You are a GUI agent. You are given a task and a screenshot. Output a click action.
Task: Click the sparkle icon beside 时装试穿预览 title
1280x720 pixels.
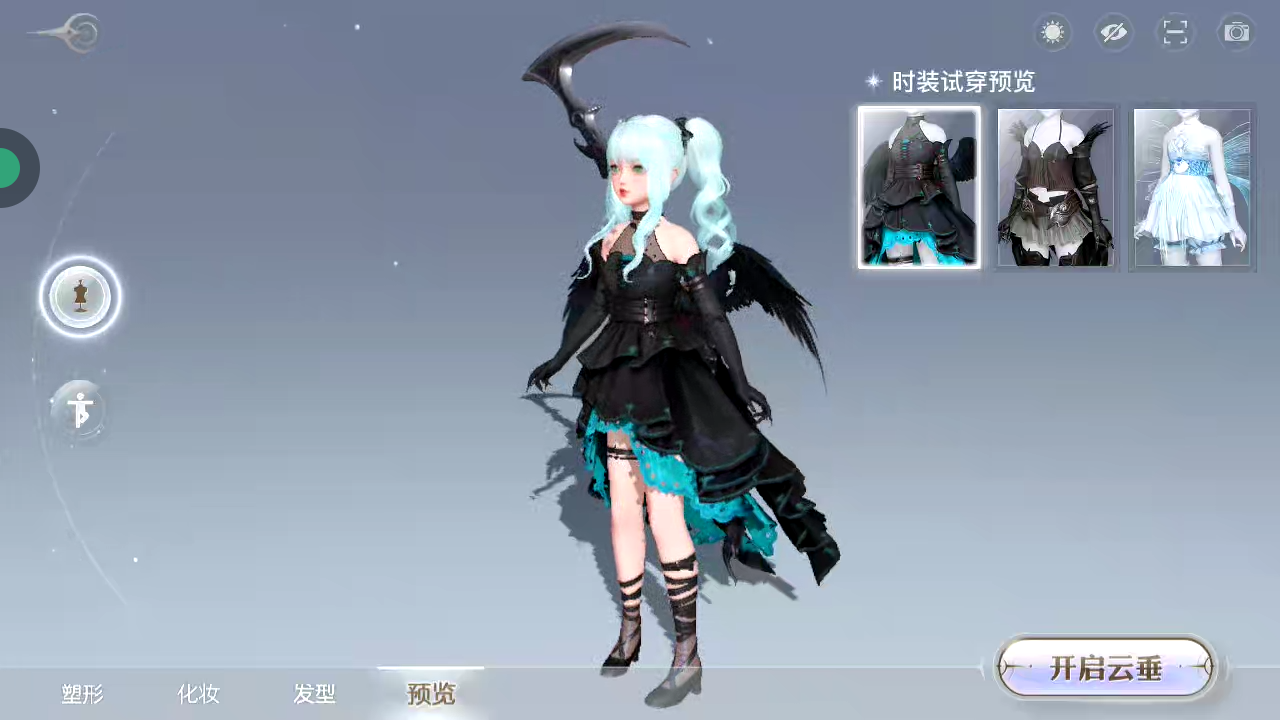[872, 81]
